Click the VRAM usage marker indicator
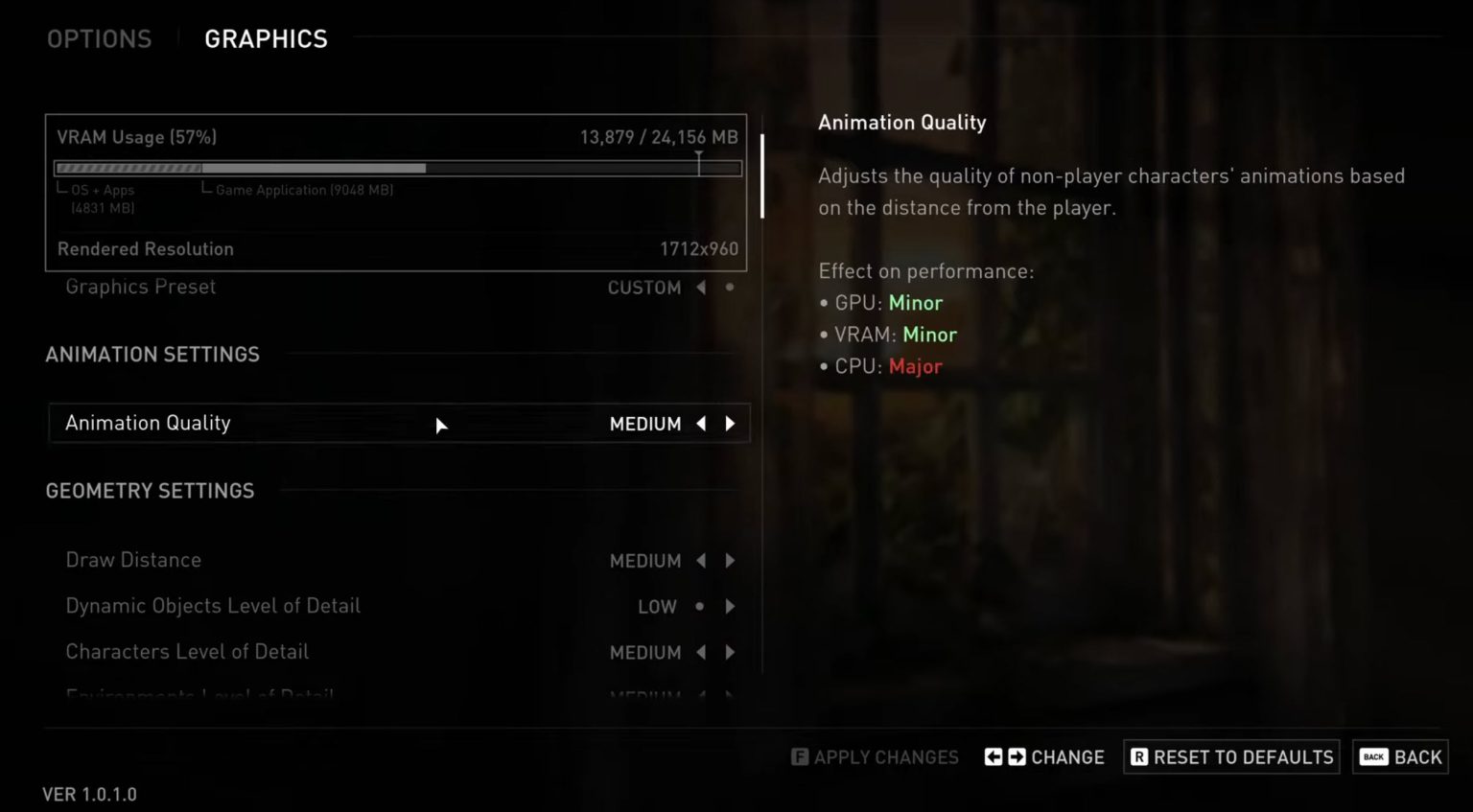The width and height of the screenshot is (1473, 812). click(x=699, y=161)
